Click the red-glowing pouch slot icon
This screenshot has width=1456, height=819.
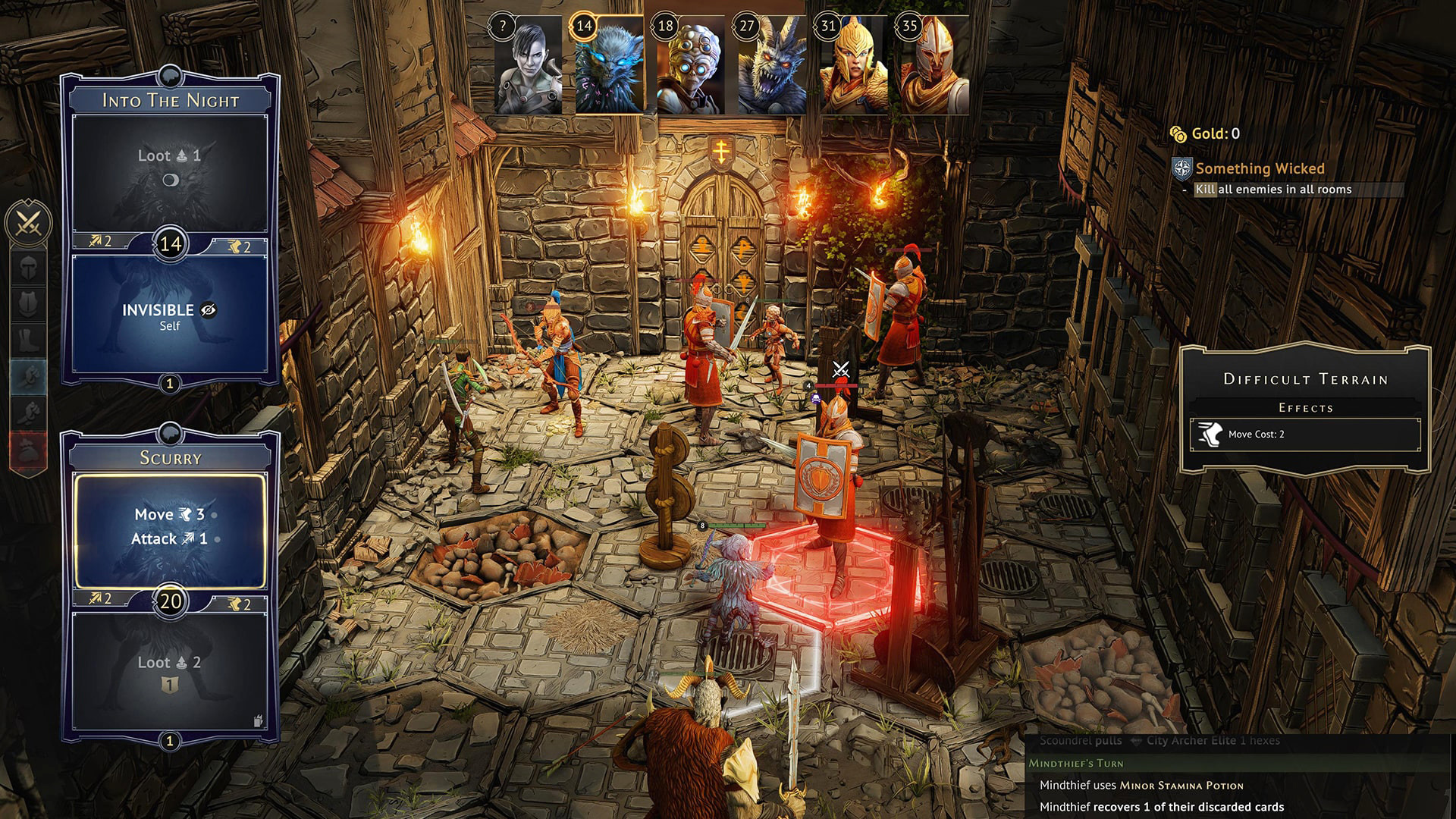(x=28, y=446)
